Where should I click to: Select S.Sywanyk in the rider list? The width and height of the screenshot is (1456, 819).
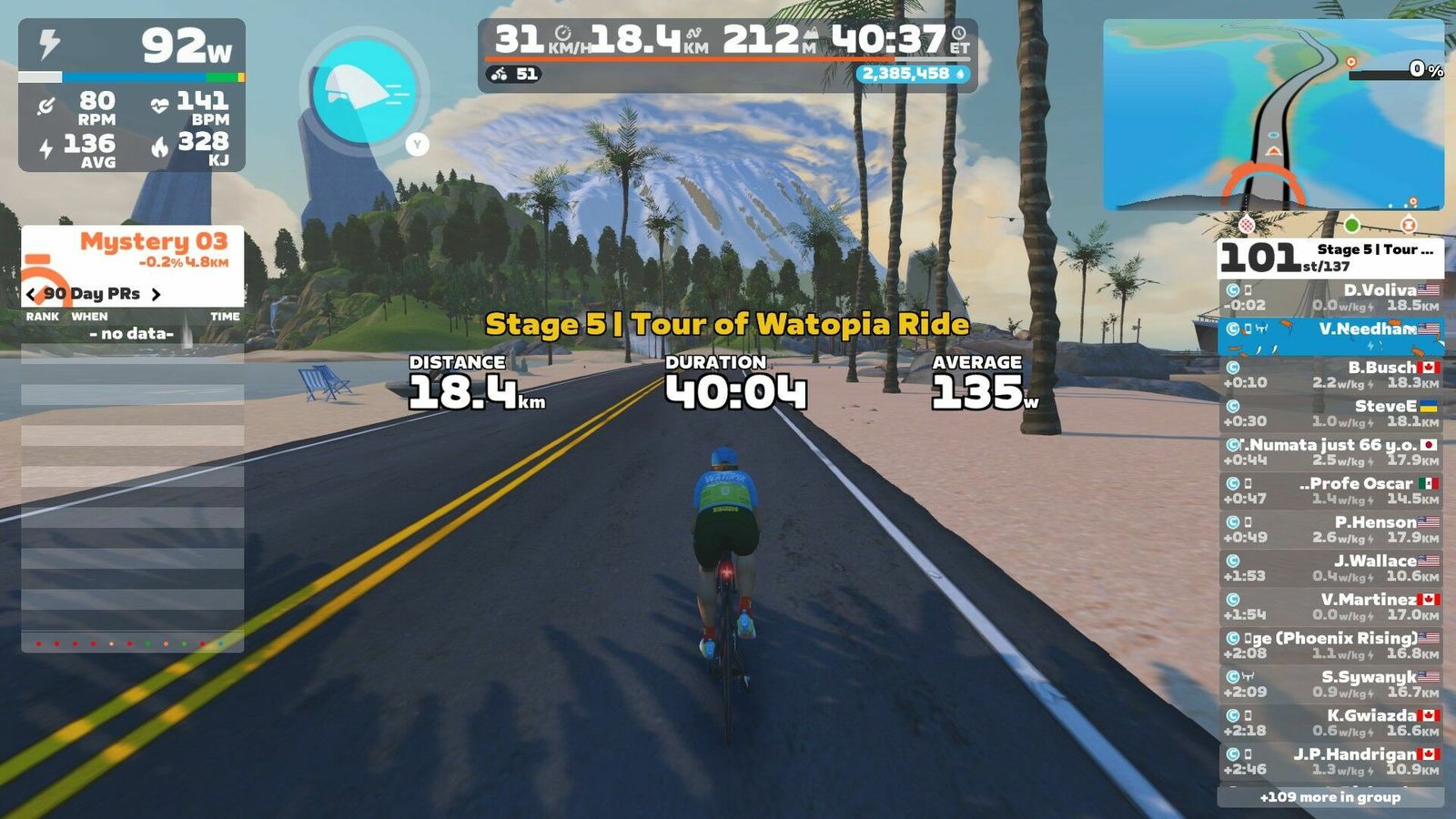tap(1330, 684)
